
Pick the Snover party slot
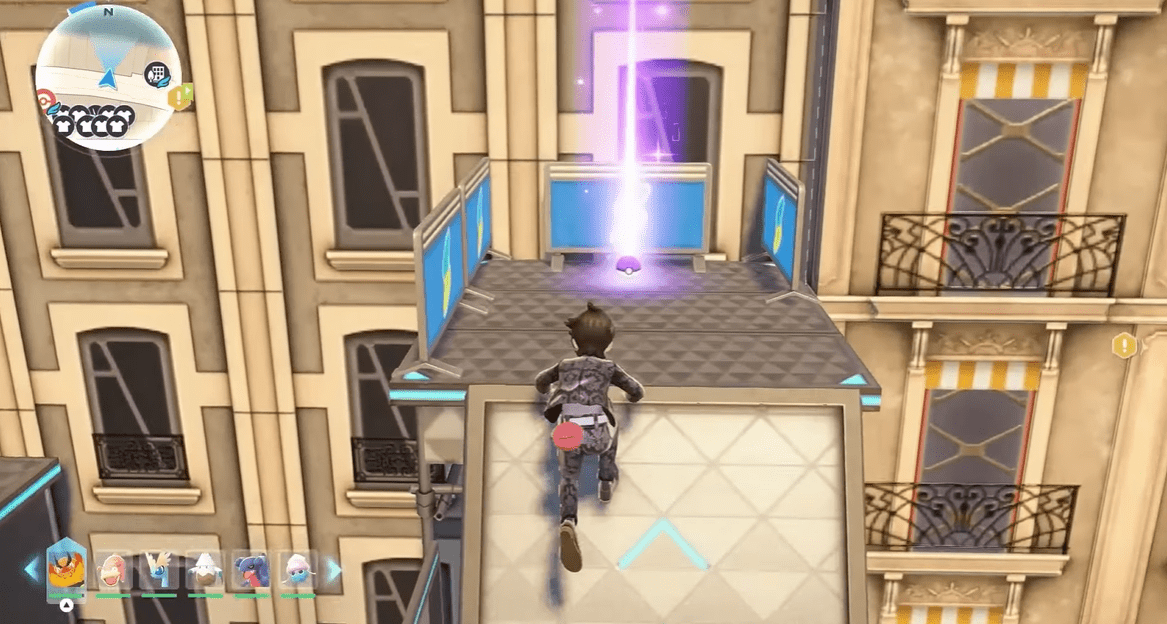pos(205,570)
